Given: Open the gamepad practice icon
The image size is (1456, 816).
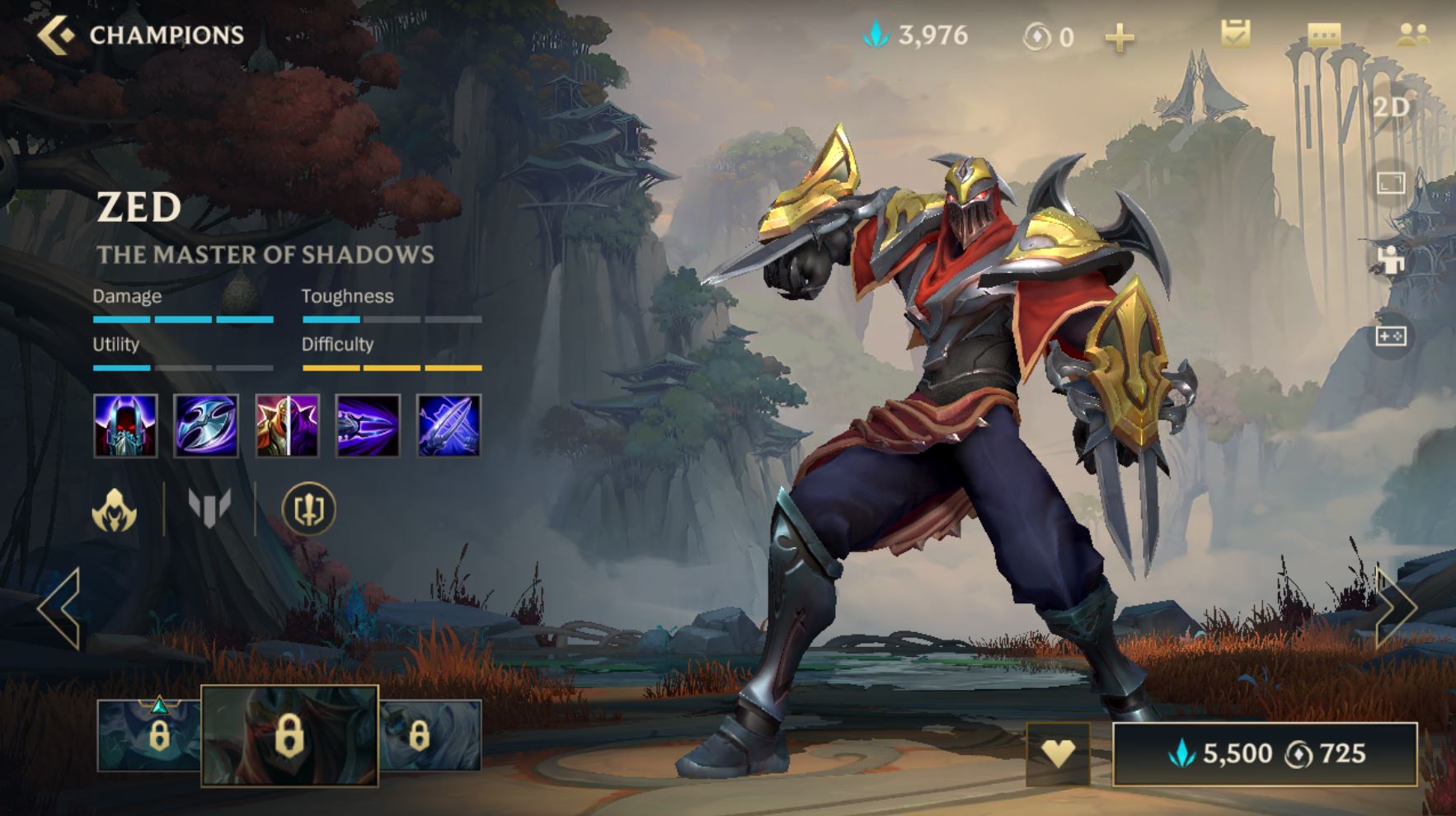Looking at the screenshot, I should click(1391, 335).
